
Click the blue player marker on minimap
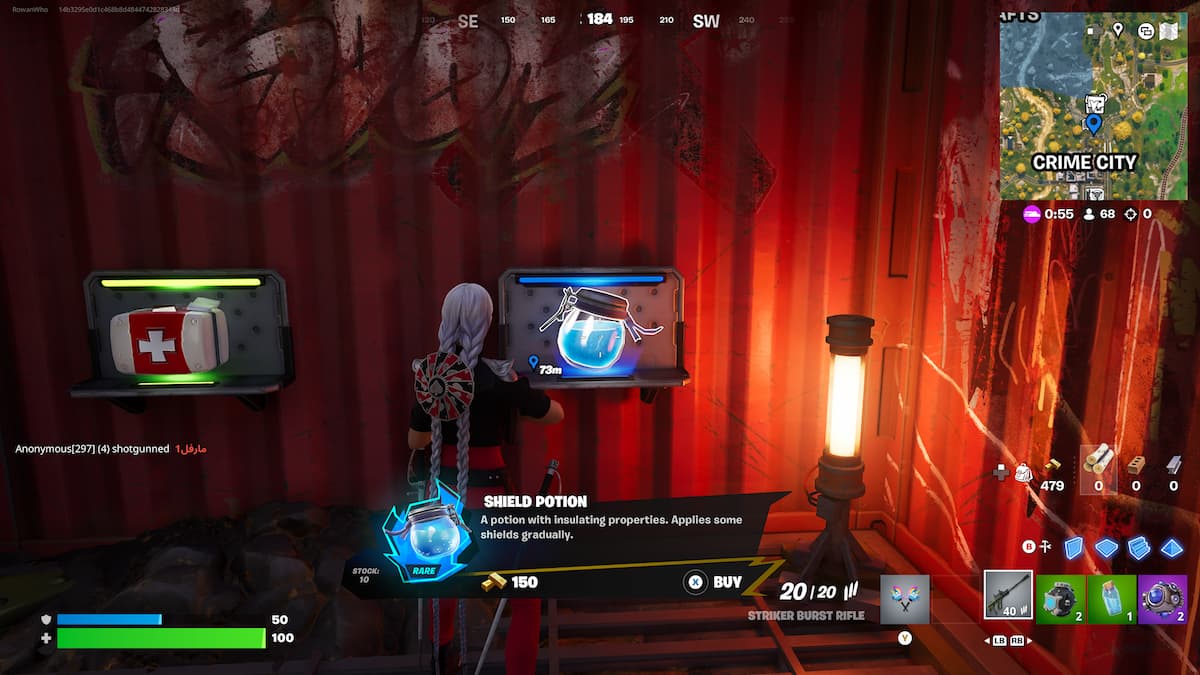1093,124
